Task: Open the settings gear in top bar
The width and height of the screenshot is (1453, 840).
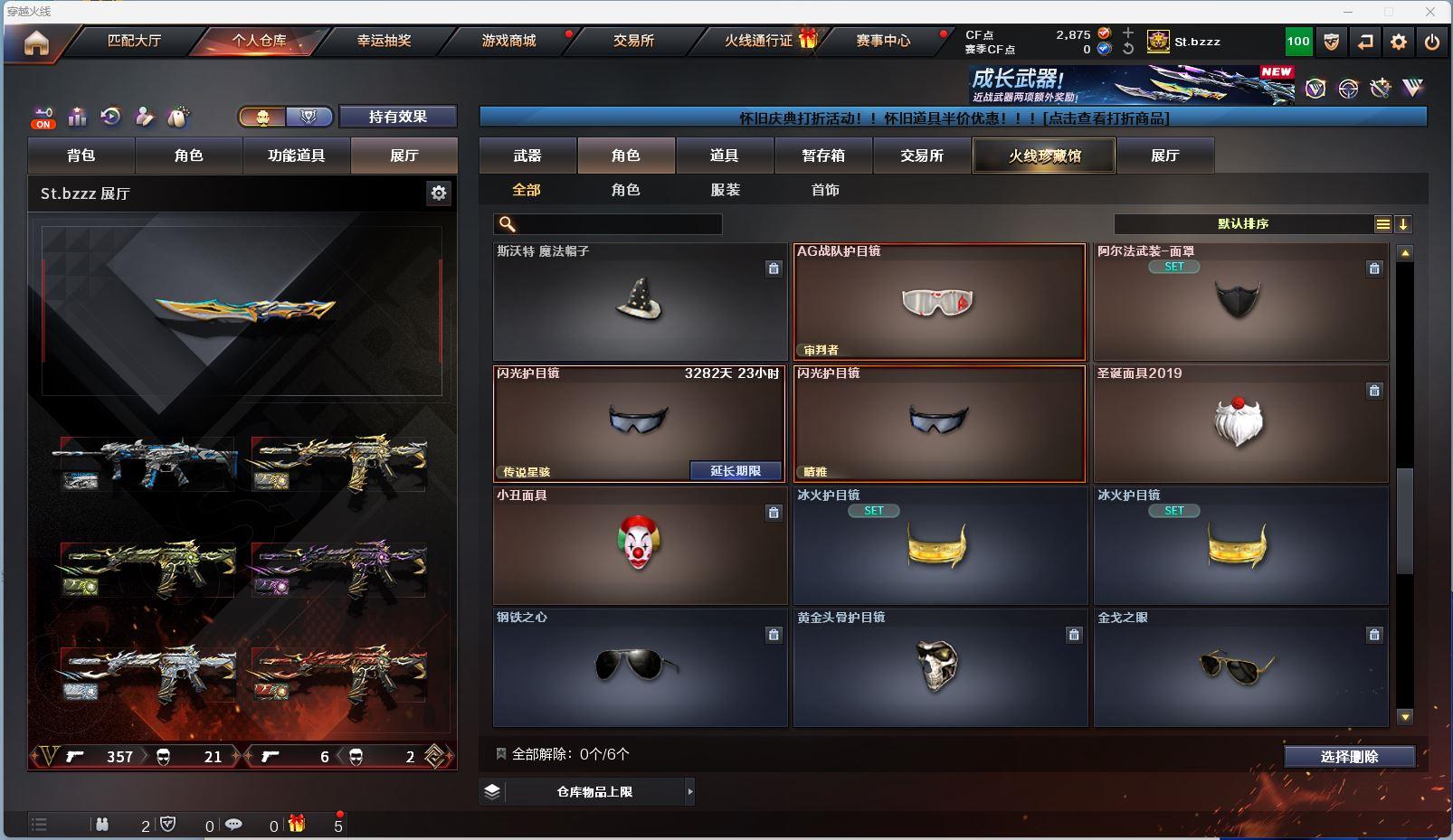Action: pos(1399,42)
